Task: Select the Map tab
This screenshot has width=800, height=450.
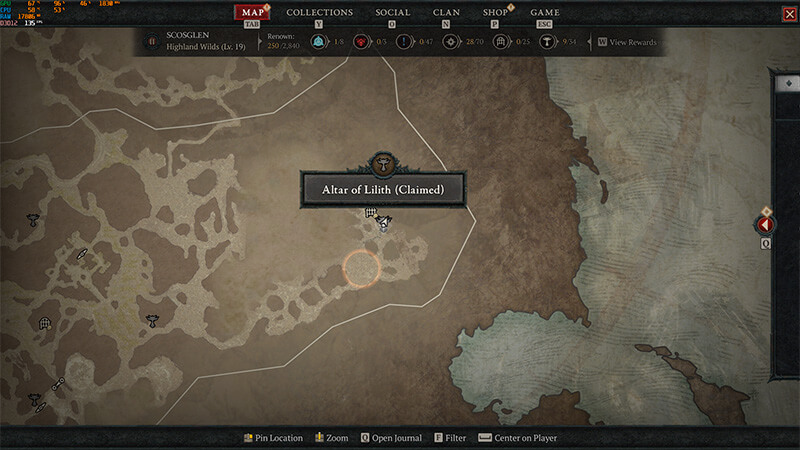Action: pyautogui.click(x=252, y=13)
